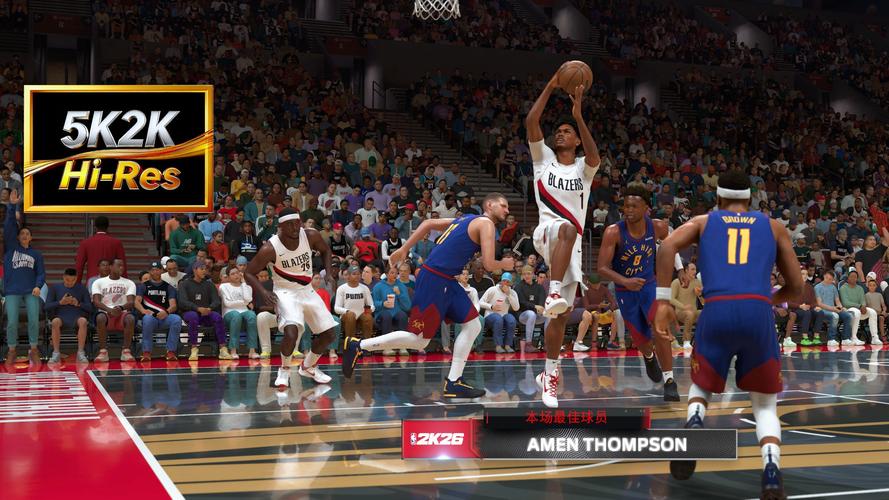The image size is (889, 500).
Task: Click the Amen Thompson player of the game banner
Action: point(606,443)
